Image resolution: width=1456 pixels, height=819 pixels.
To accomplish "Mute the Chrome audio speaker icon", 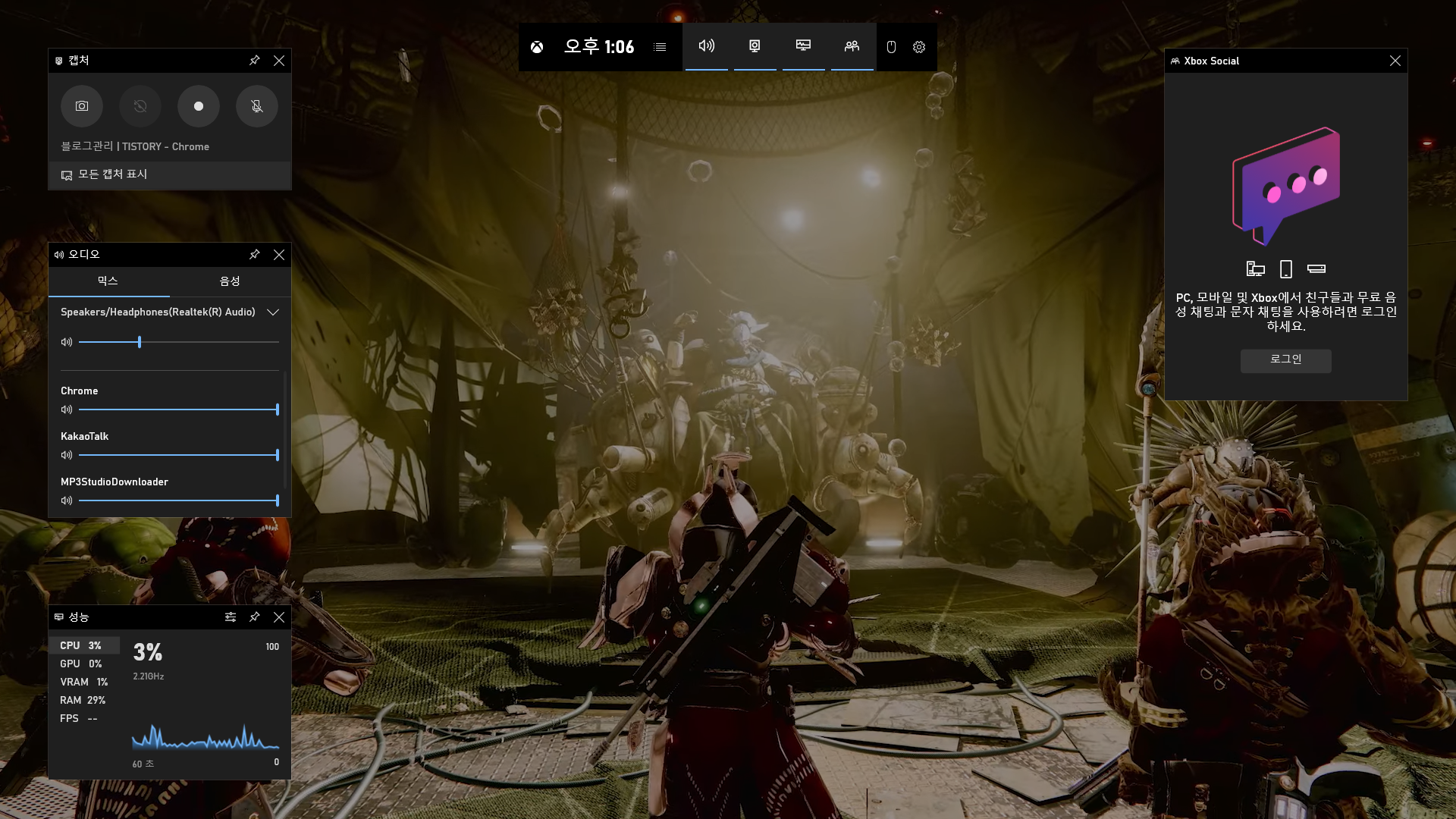I will click(x=67, y=409).
